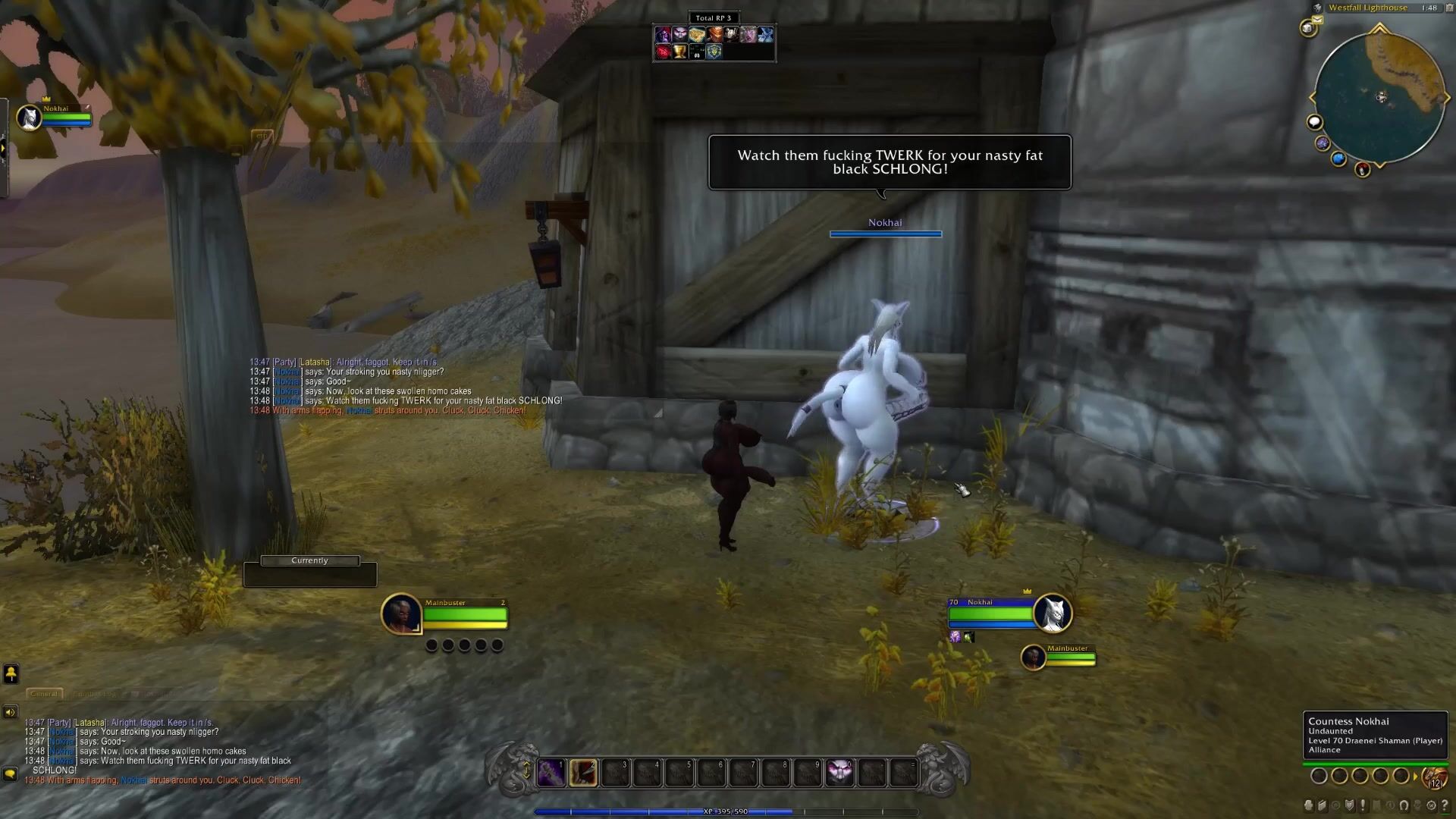The width and height of the screenshot is (1456, 819).
Task: Toggle the voice chat speaker button
Action: (10, 712)
